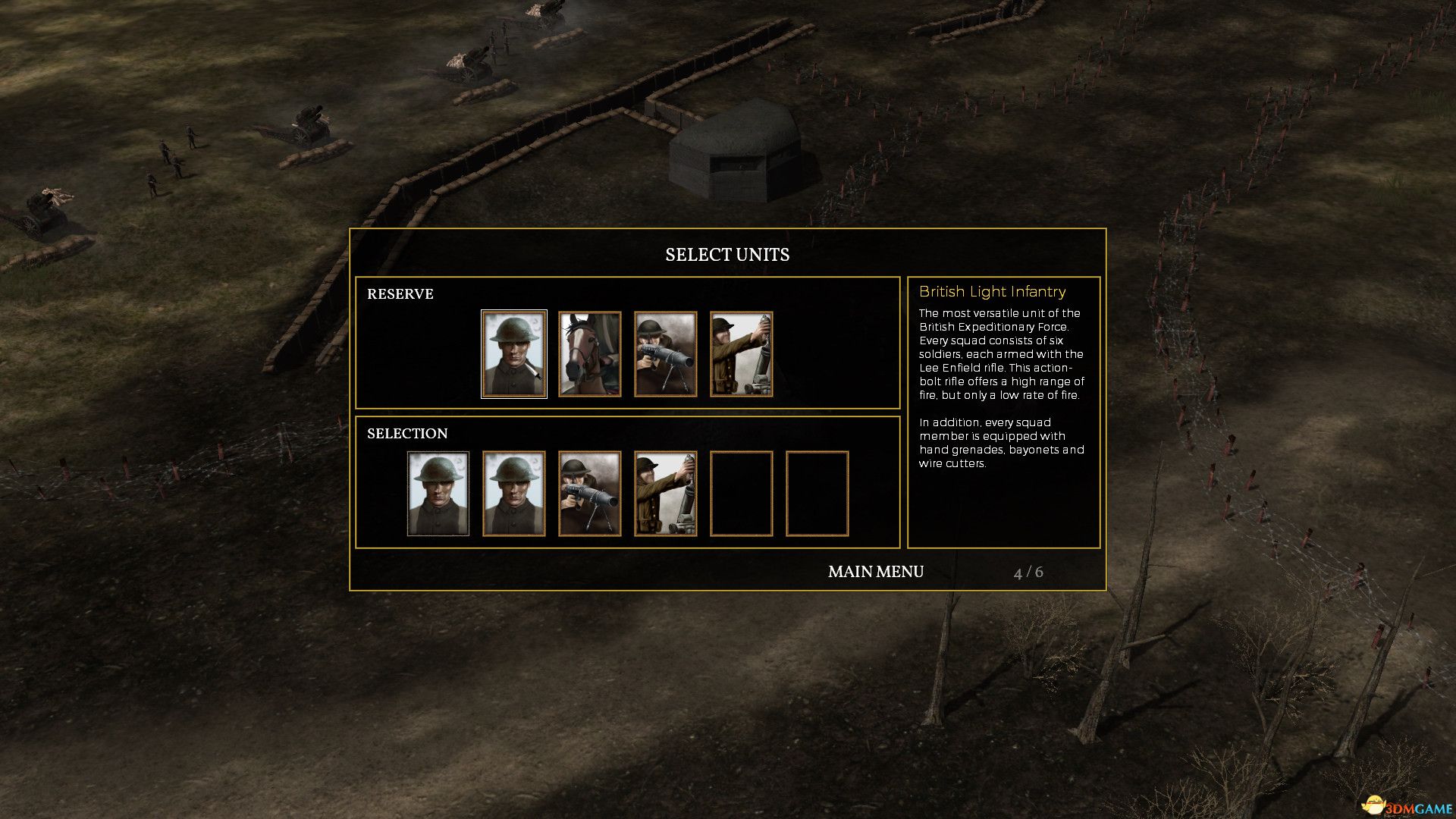Select the second infantry squad in Selection row

click(x=514, y=493)
